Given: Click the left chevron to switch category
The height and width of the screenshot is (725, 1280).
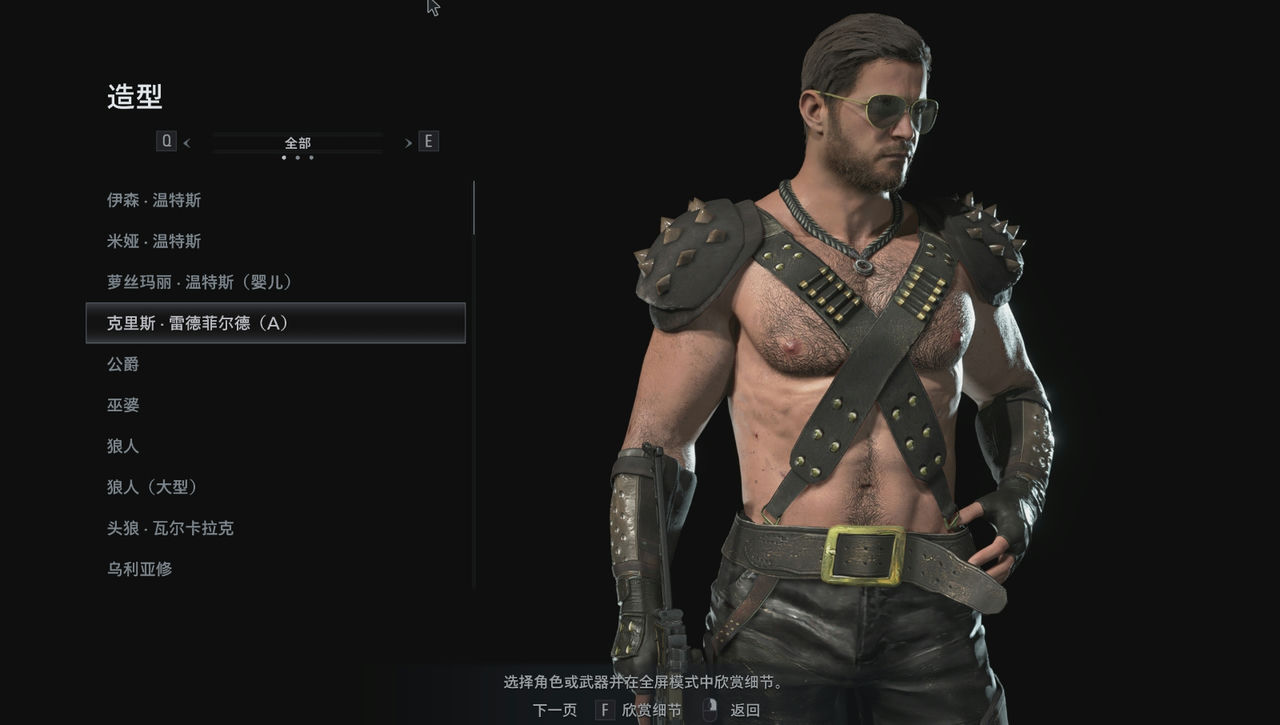Looking at the screenshot, I should click(186, 141).
